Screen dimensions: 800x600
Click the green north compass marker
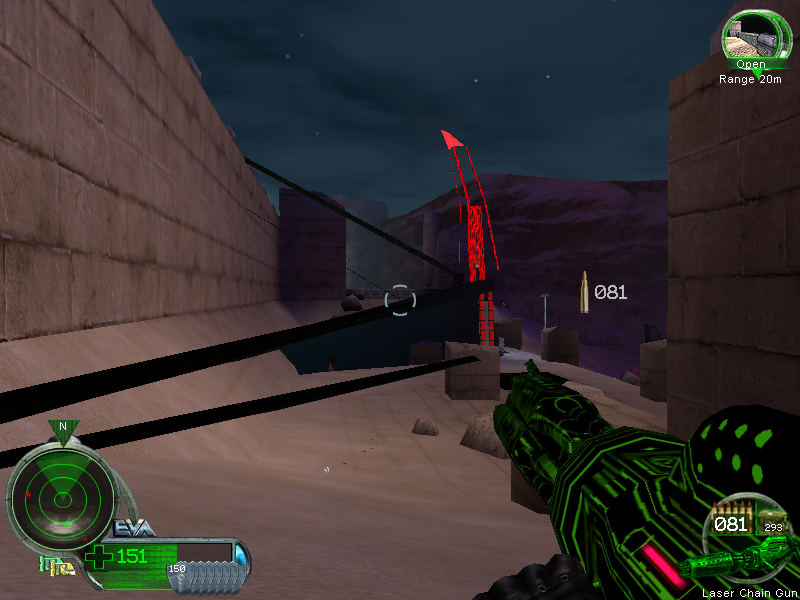(63, 430)
